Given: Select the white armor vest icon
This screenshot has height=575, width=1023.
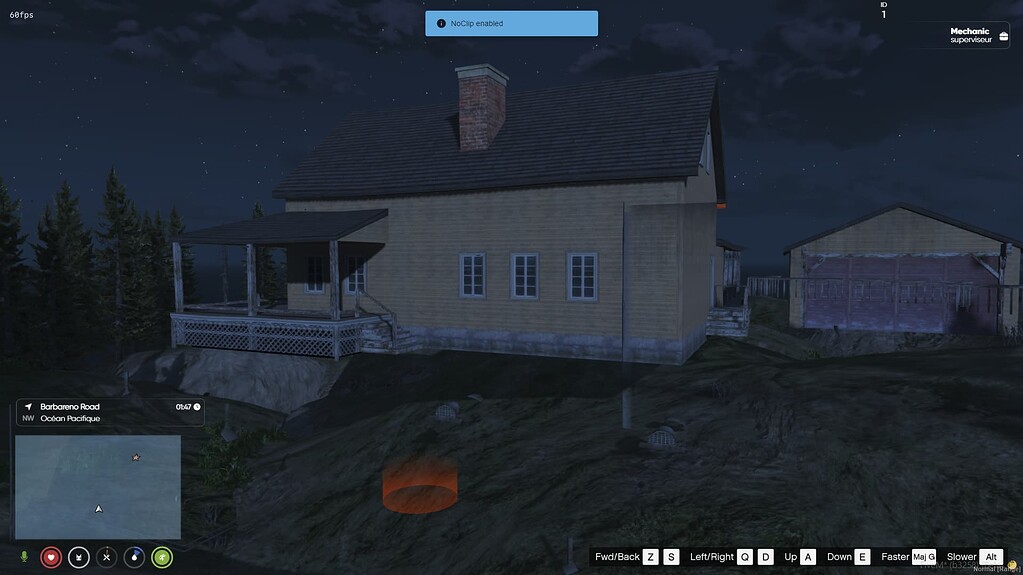Looking at the screenshot, I should point(79,557).
